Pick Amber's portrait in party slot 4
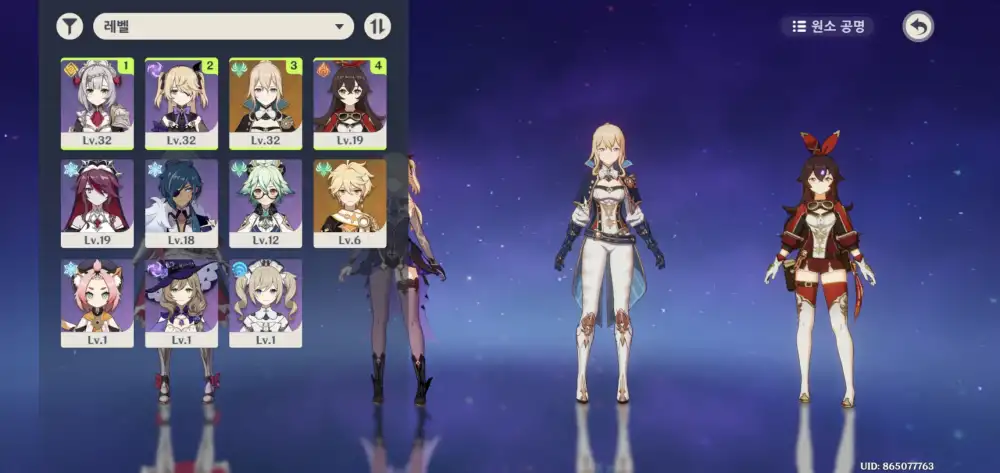The height and width of the screenshot is (473, 1000). pyautogui.click(x=350, y=101)
